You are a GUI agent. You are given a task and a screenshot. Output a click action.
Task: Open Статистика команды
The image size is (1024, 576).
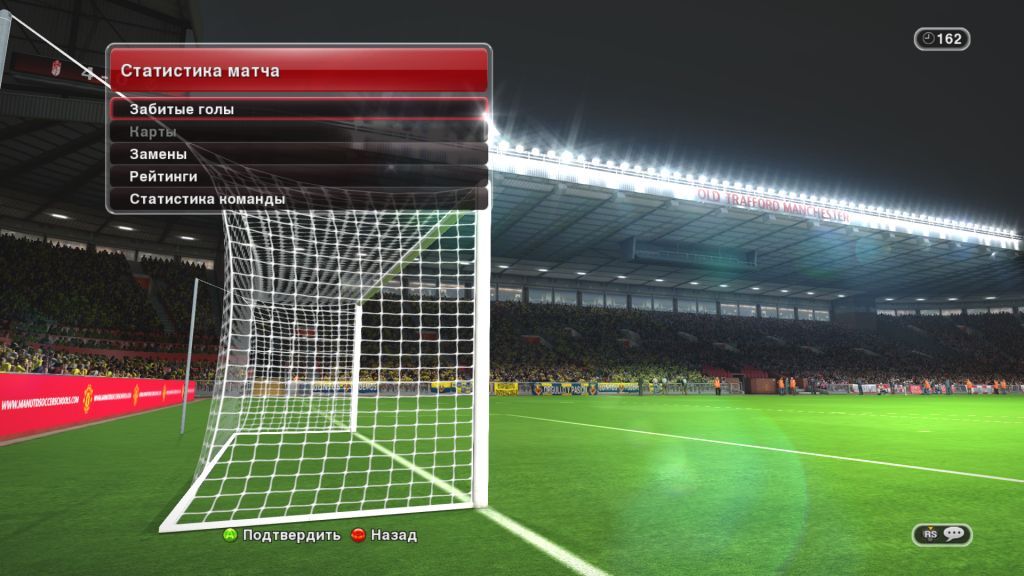coord(298,199)
